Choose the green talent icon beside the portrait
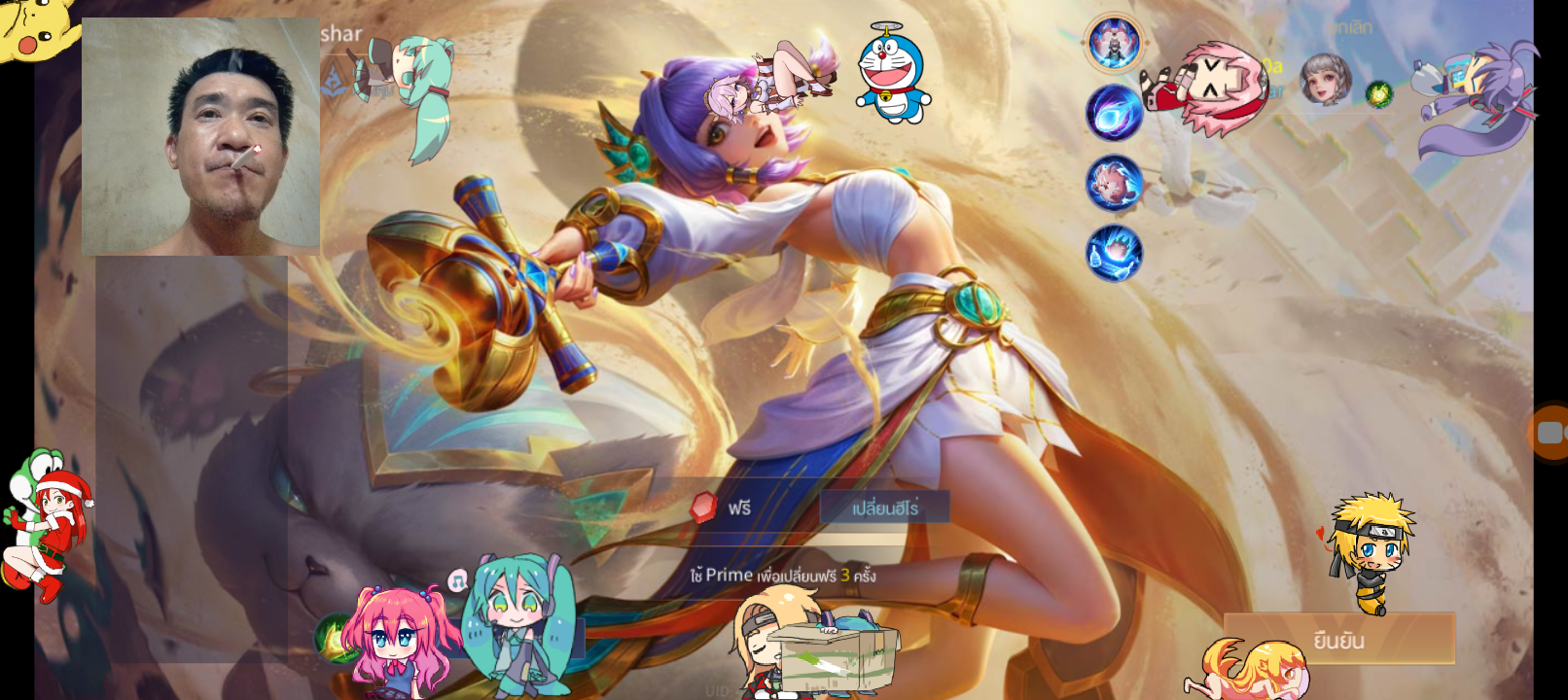Image resolution: width=1568 pixels, height=700 pixels. 1378,94
